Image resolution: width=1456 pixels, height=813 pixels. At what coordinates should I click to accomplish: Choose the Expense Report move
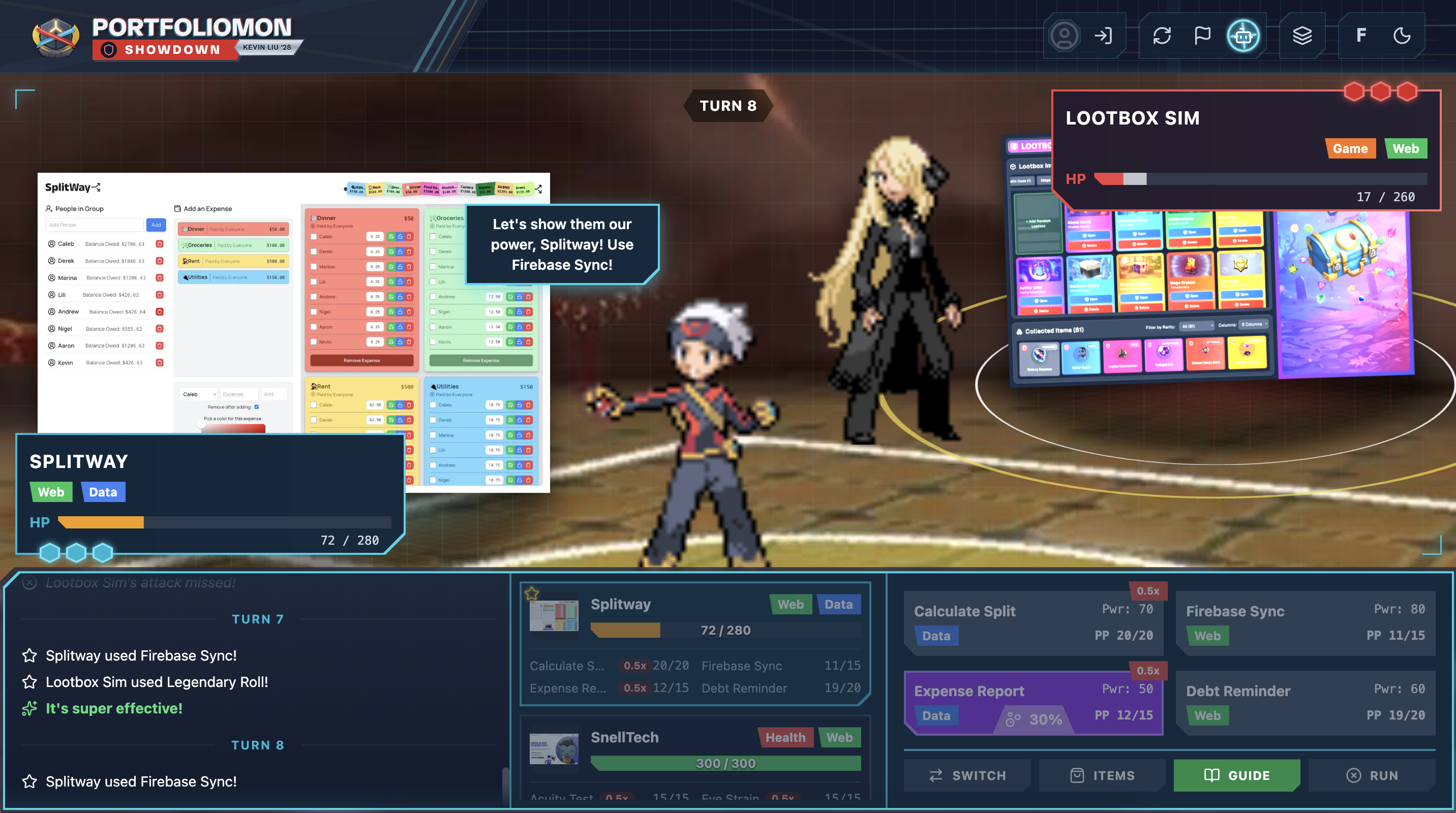click(1033, 702)
